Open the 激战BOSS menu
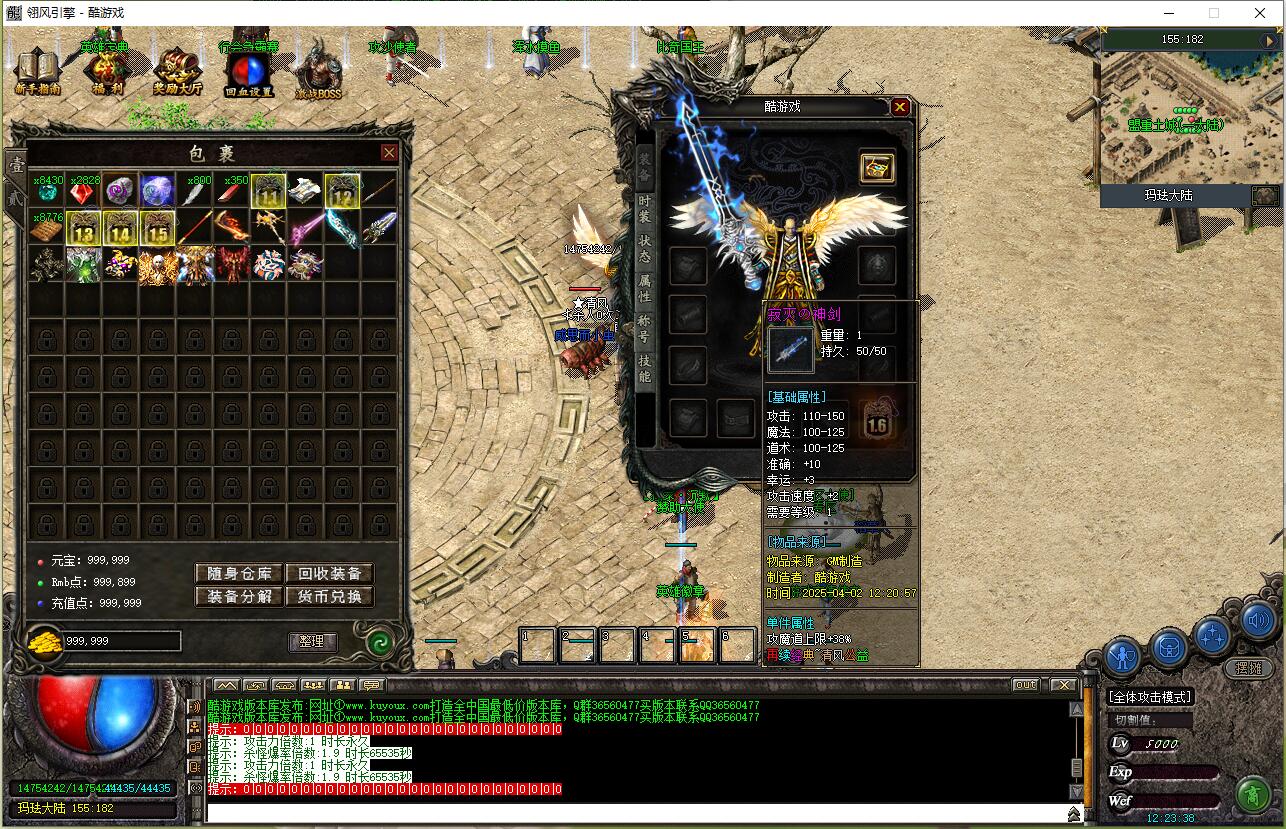 pyautogui.click(x=318, y=72)
